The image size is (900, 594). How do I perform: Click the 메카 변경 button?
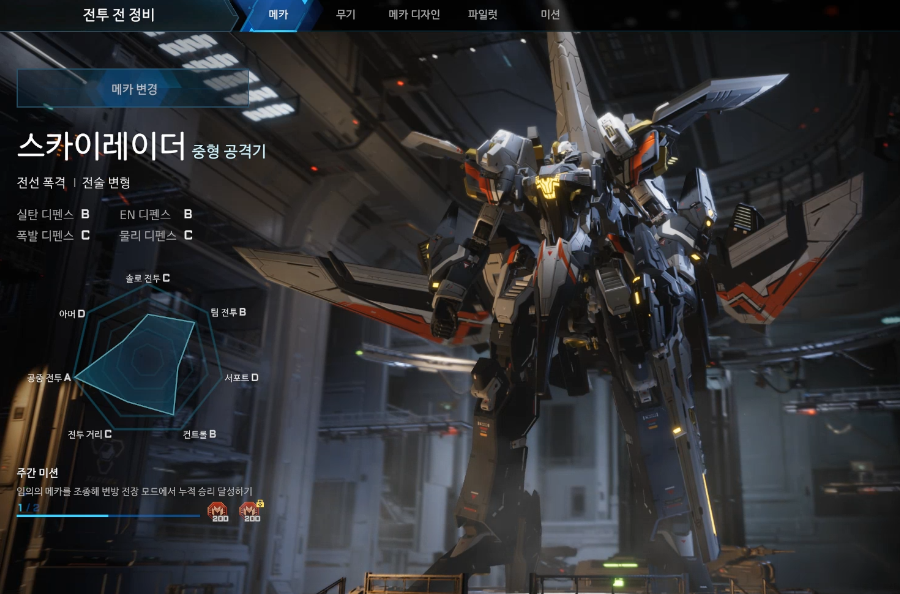(x=134, y=89)
